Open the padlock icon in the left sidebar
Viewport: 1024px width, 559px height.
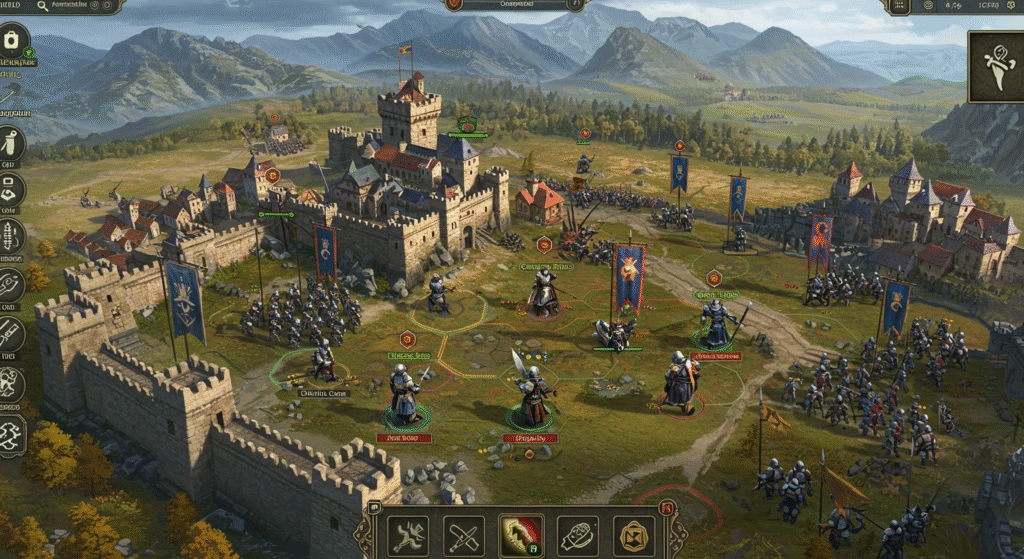pos(12,41)
